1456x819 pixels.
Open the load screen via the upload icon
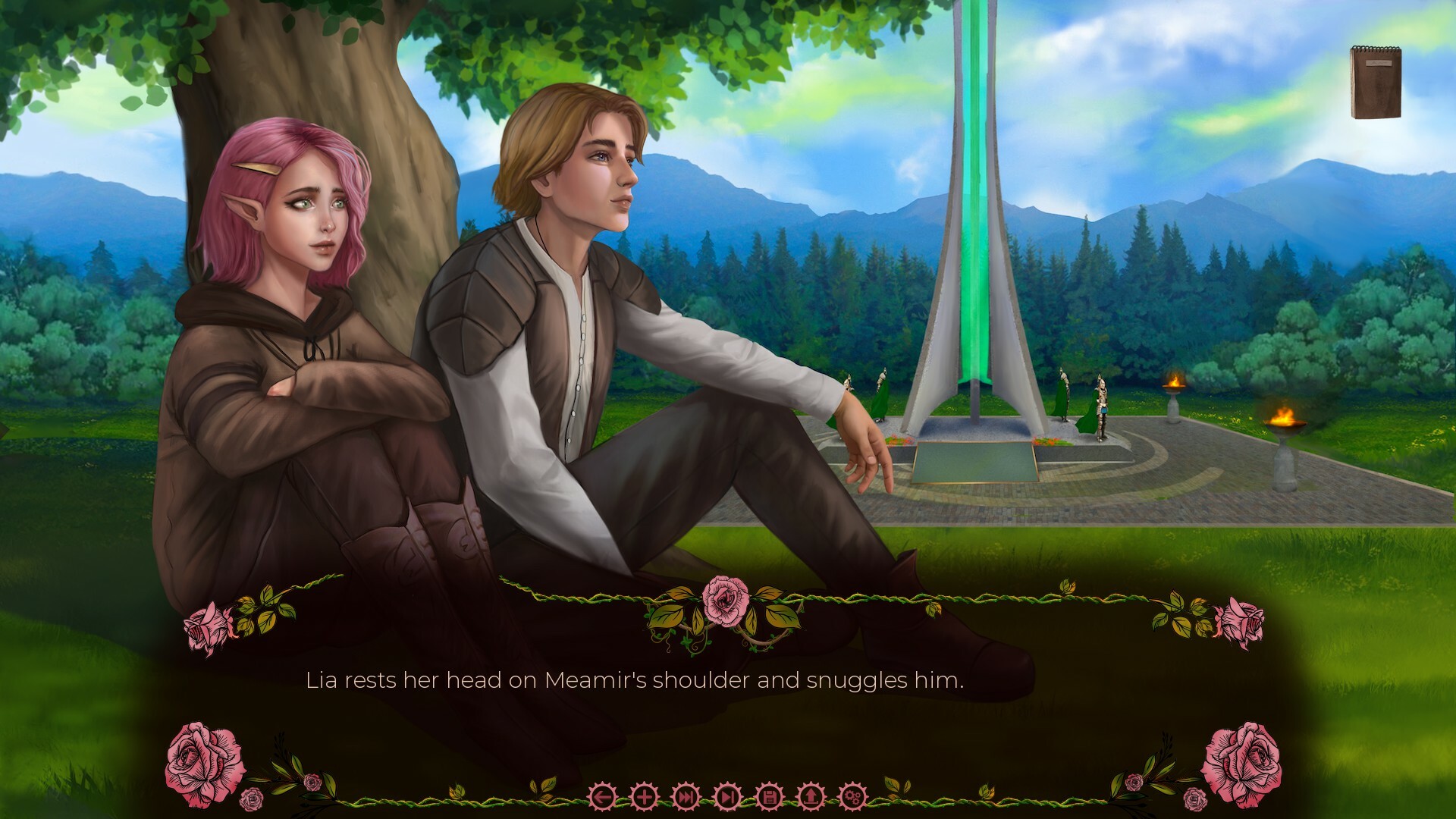click(810, 797)
